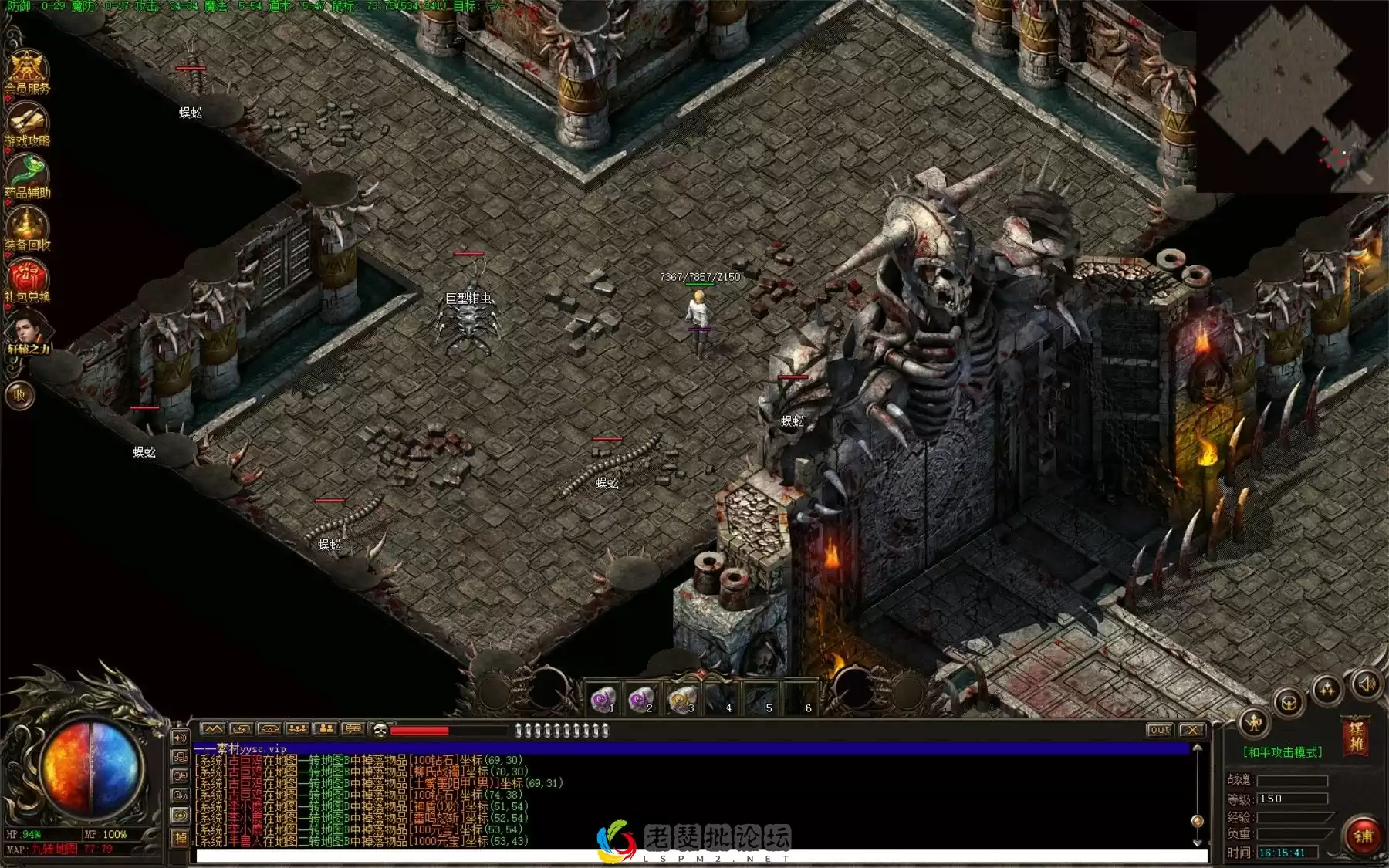1389x868 pixels.
Task: Open the 礼包兑换 gift pack exchange
Action: click(27, 279)
